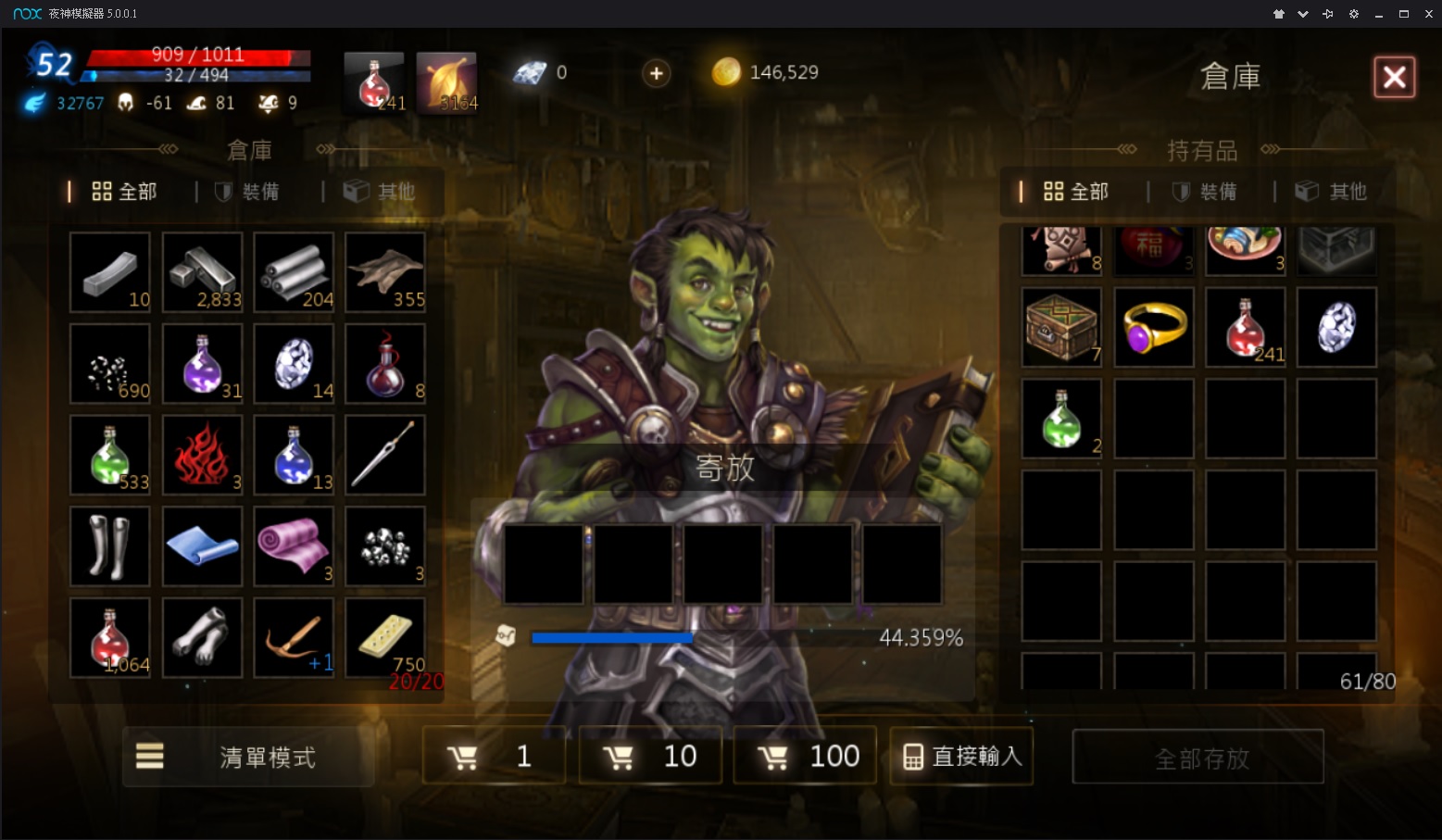1442x840 pixels.
Task: Set deposit quantity to 100
Action: click(x=805, y=757)
